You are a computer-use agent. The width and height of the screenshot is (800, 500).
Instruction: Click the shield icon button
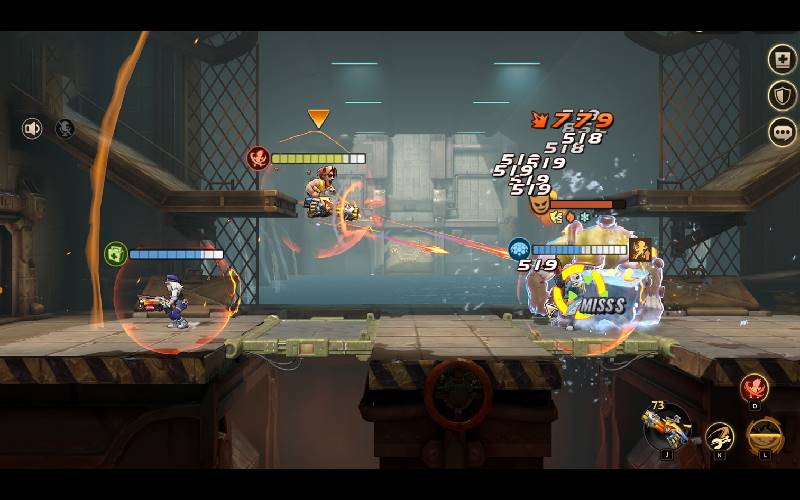point(781,96)
